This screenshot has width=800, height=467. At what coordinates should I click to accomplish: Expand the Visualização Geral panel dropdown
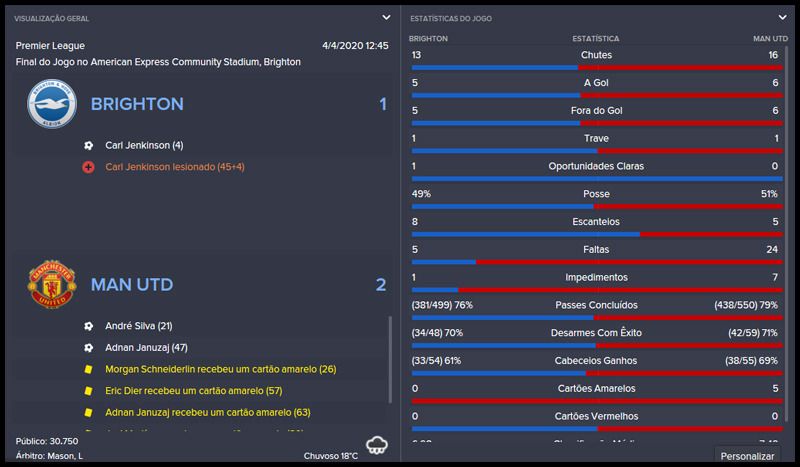(x=386, y=17)
